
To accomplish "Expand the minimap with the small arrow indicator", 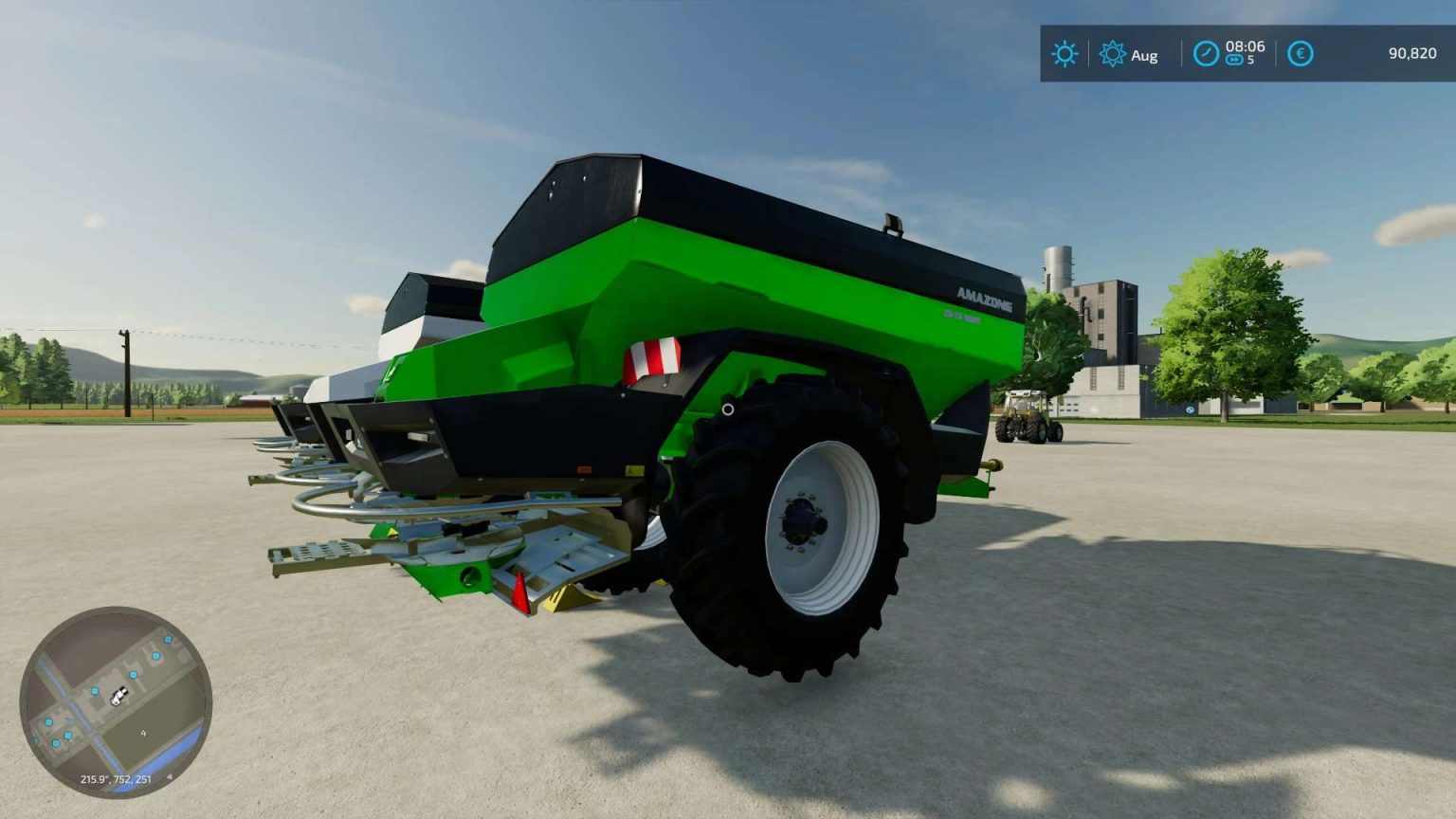I will pyautogui.click(x=171, y=778).
